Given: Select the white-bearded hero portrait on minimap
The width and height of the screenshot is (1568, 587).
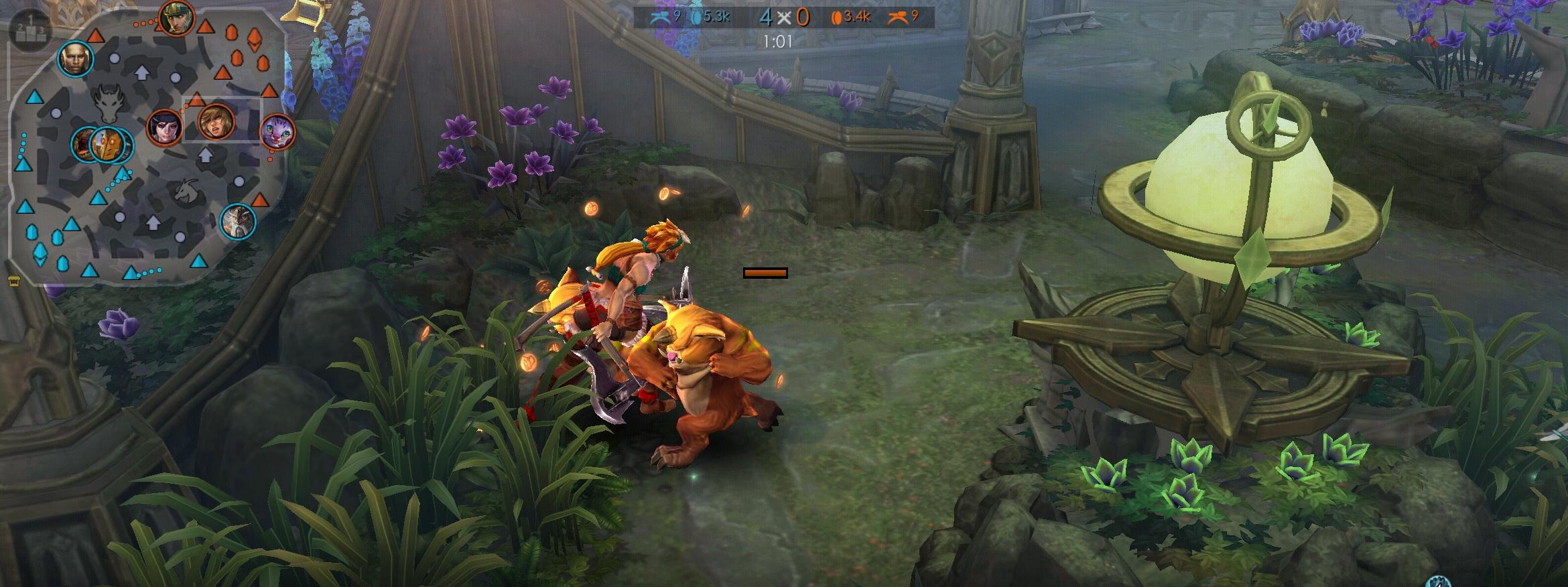Looking at the screenshot, I should pos(238,221).
